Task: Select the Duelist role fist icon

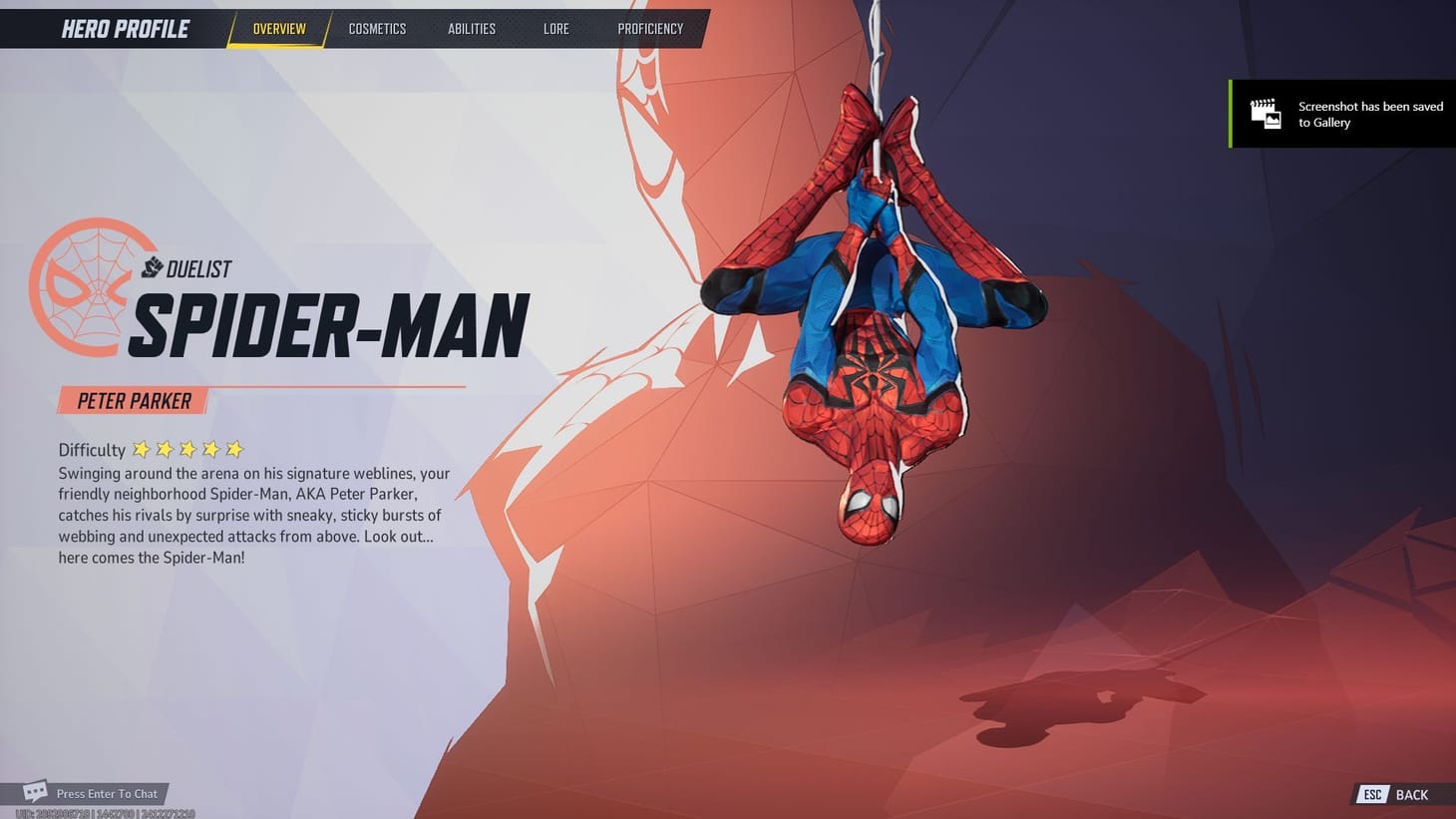Action: point(152,267)
